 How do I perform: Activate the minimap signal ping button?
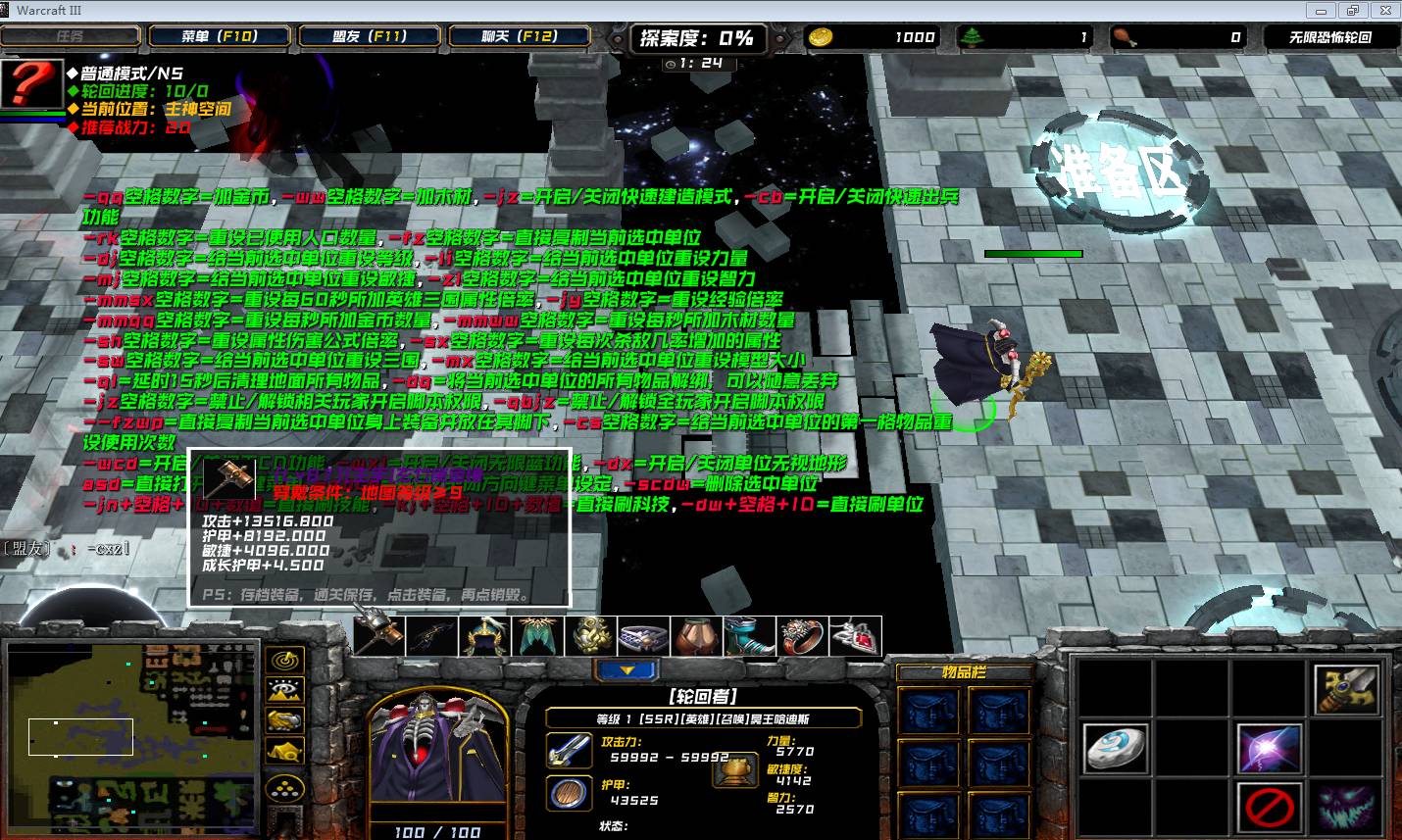(284, 661)
